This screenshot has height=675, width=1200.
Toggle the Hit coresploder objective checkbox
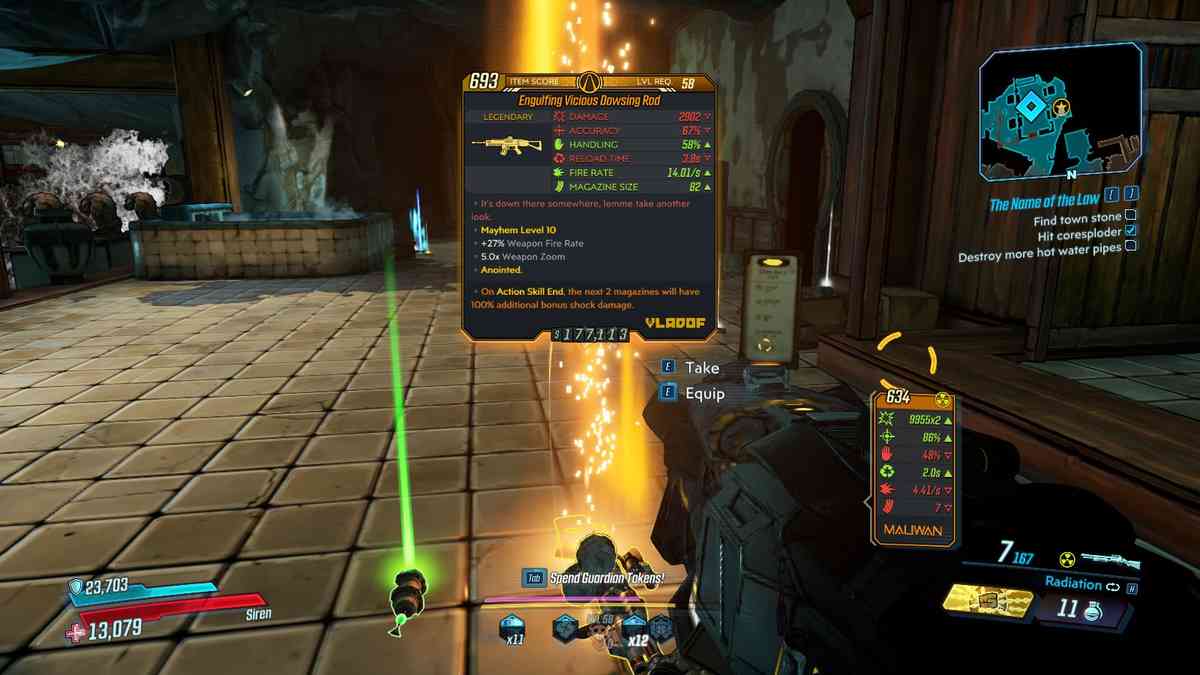[1131, 230]
